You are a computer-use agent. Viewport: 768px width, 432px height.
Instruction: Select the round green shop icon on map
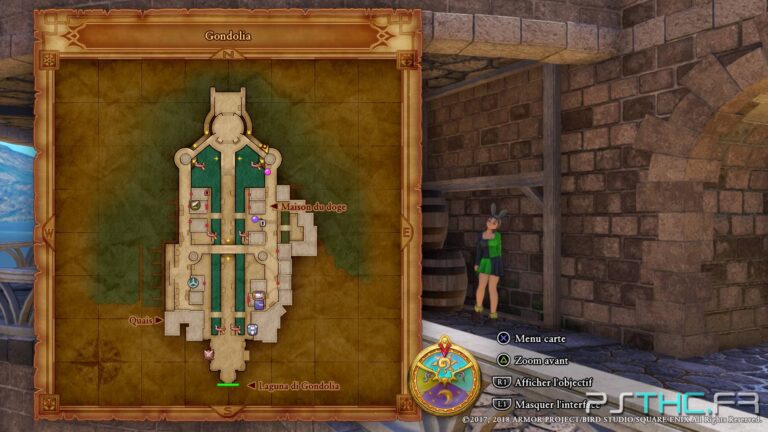(x=197, y=205)
